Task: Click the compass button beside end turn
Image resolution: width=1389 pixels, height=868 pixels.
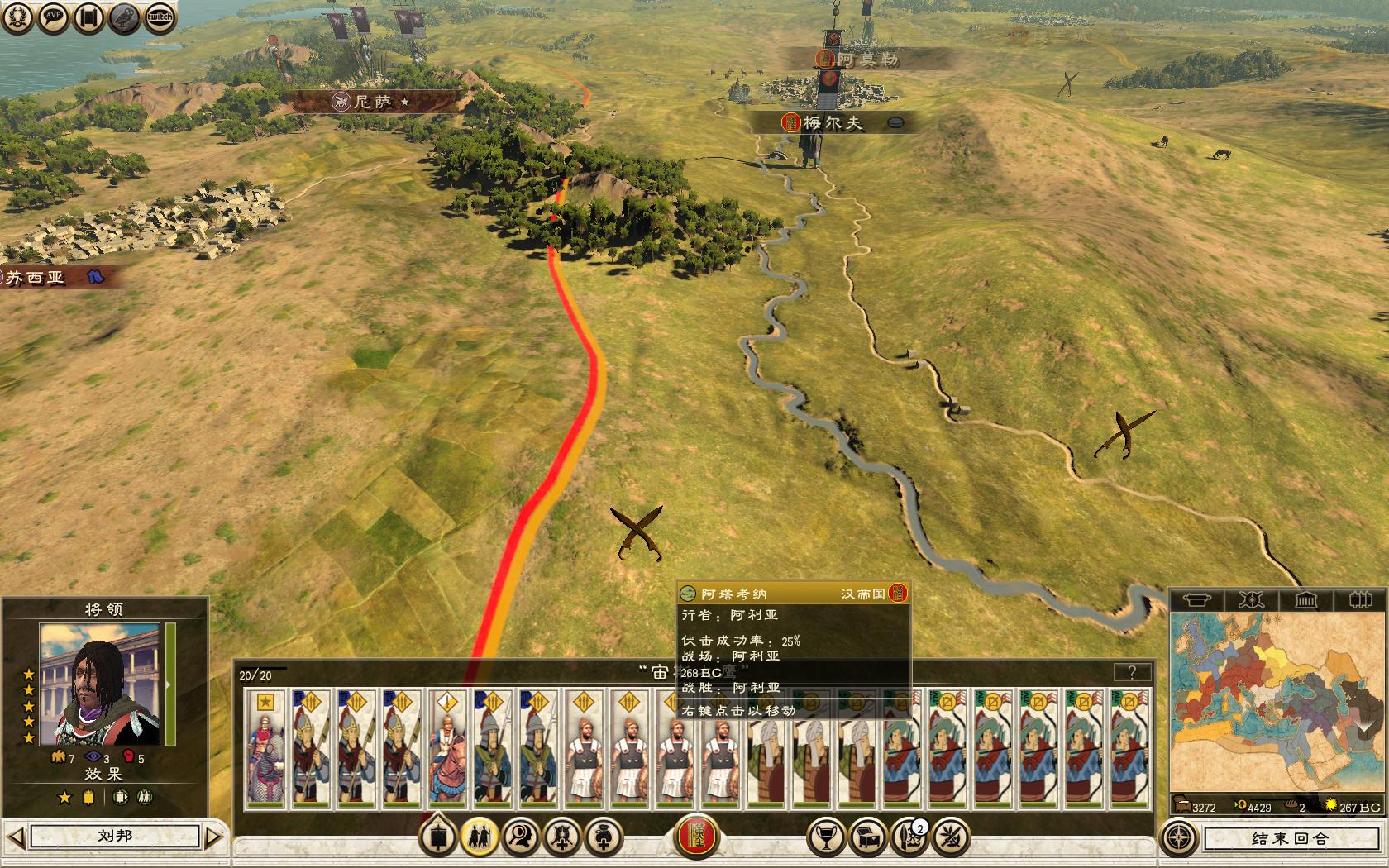Action: [1179, 838]
